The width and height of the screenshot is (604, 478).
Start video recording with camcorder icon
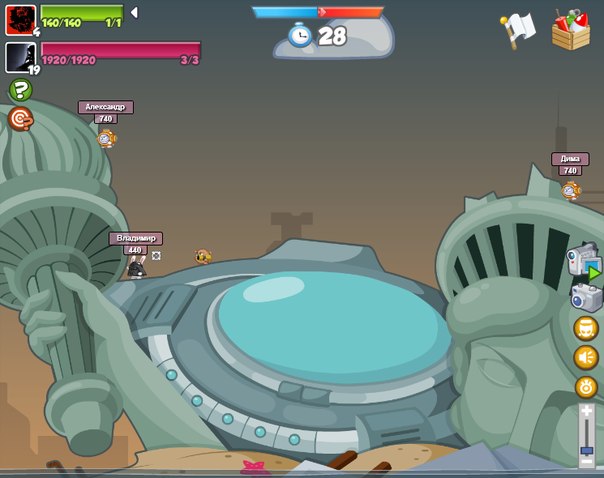(584, 261)
